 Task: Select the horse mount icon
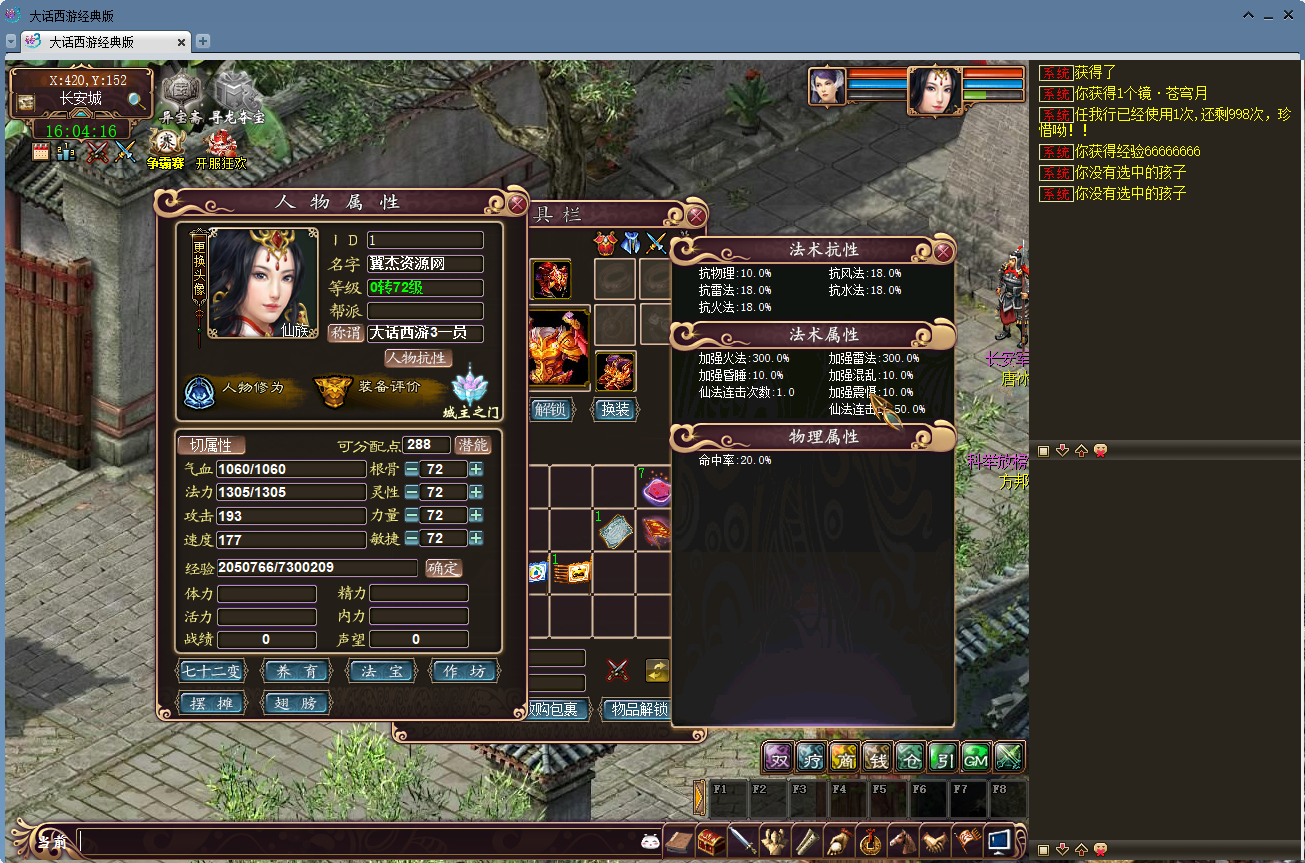[903, 842]
